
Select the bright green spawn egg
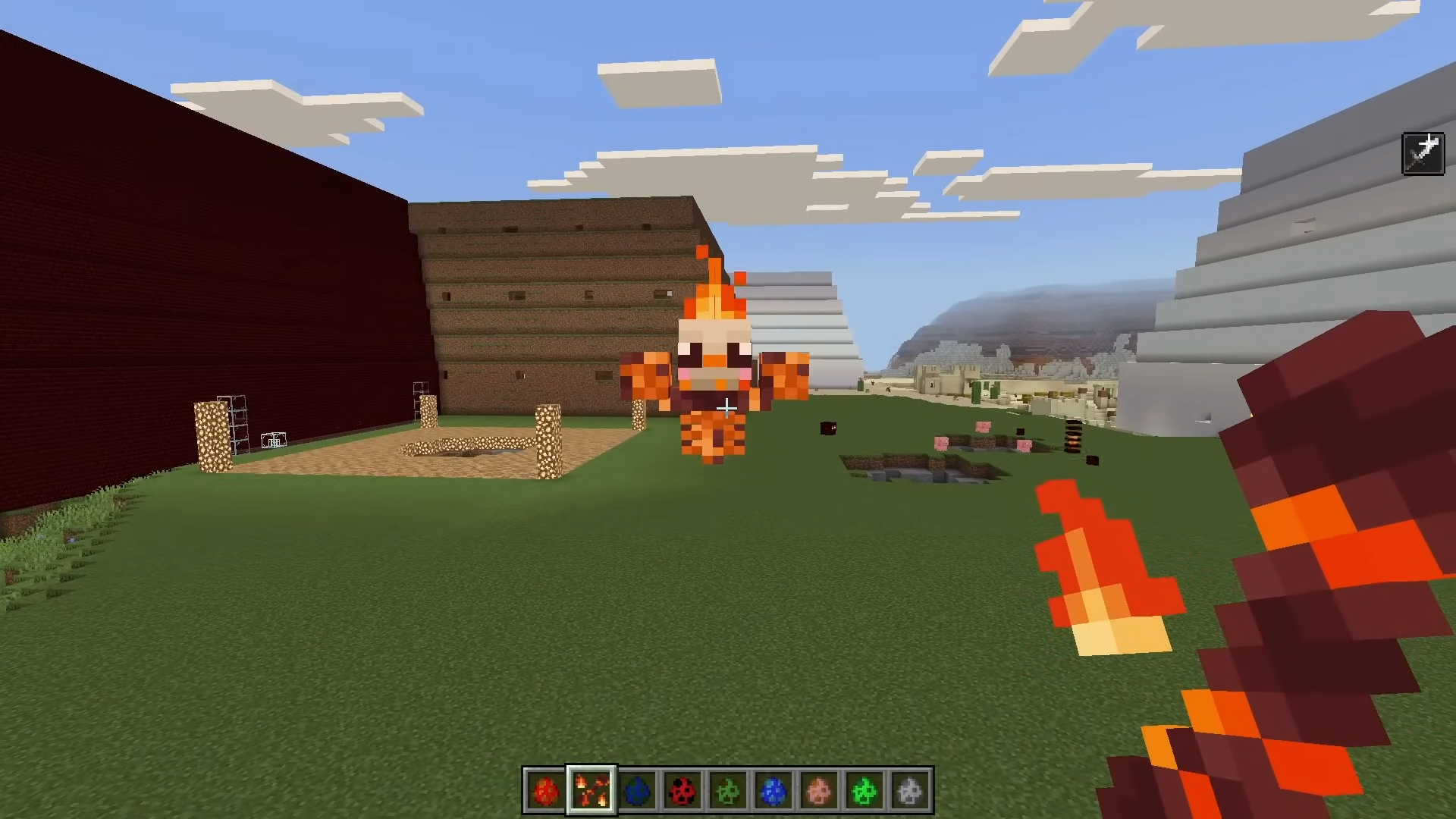[864, 791]
